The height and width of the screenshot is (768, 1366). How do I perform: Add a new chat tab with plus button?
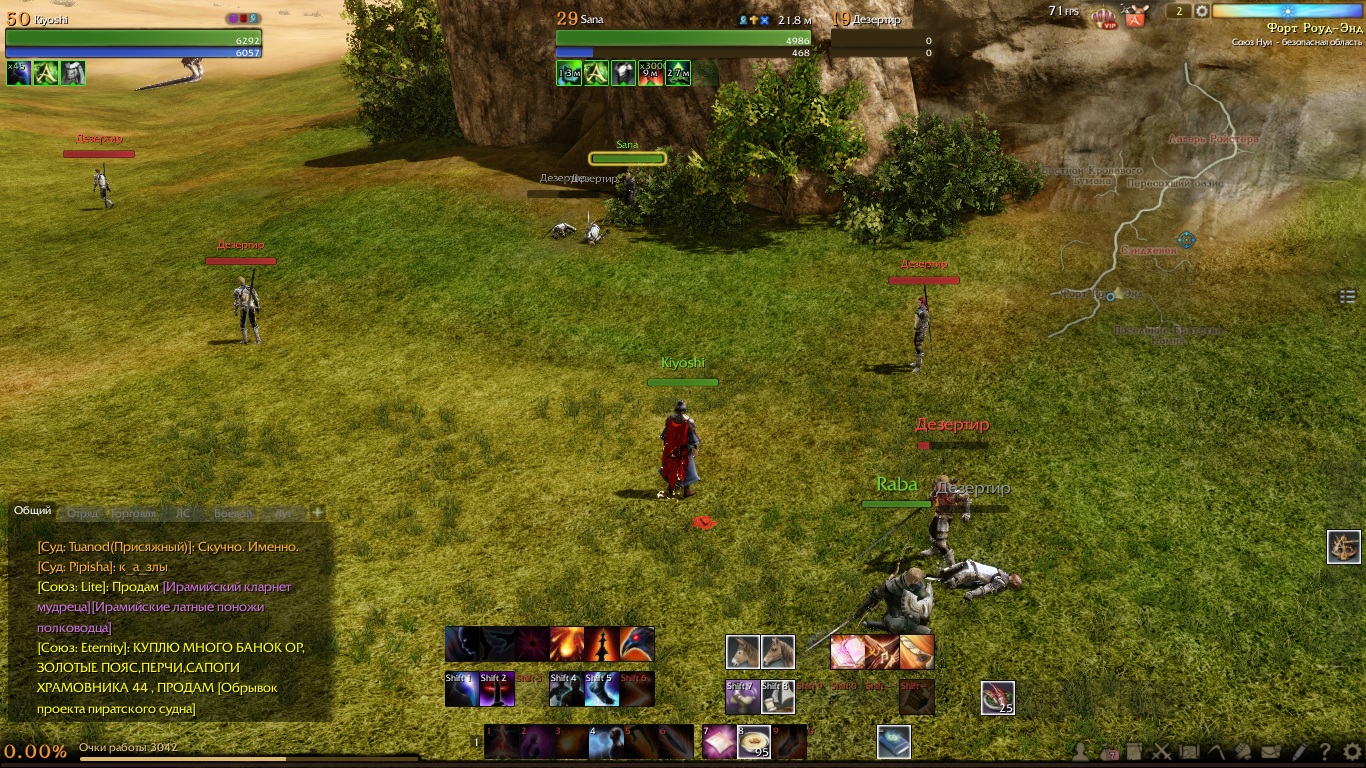[x=318, y=512]
